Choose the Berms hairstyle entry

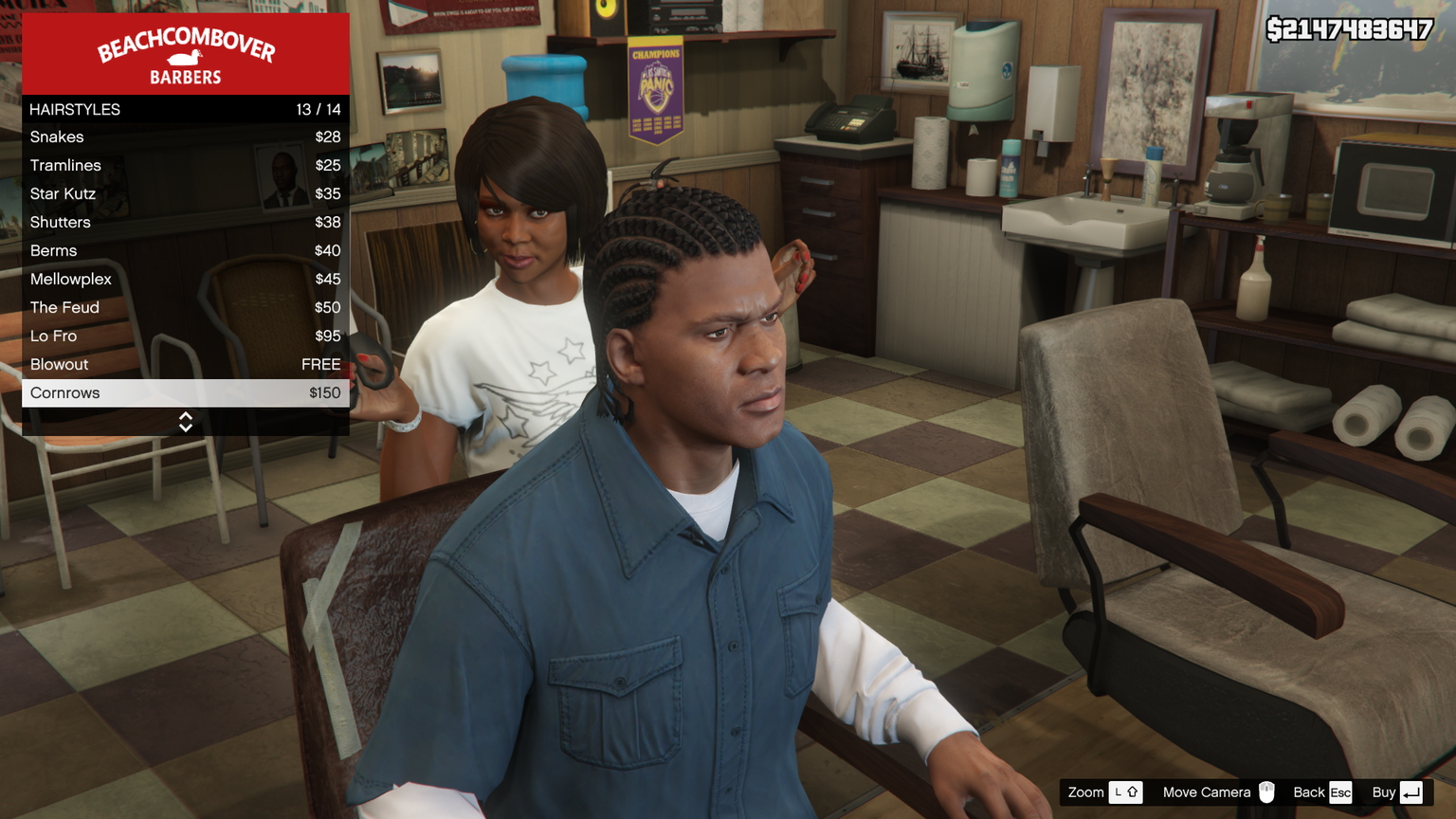(x=185, y=251)
